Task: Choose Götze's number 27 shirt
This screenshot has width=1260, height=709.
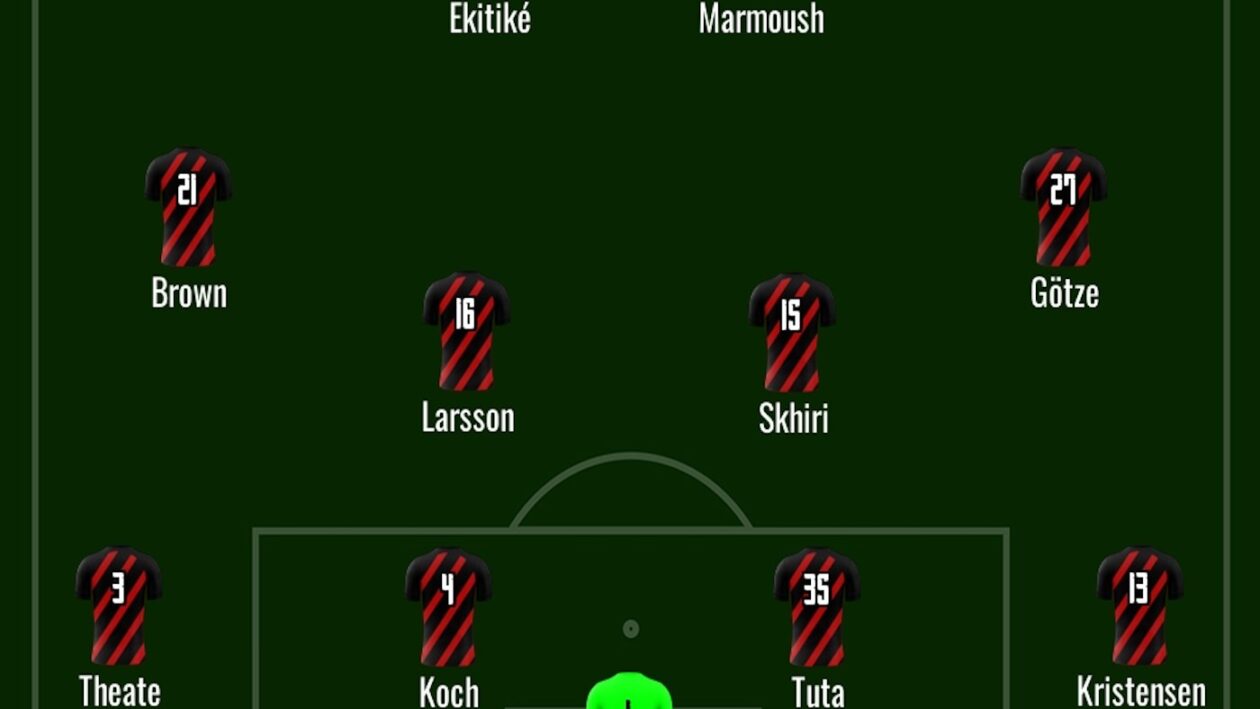Action: click(1063, 207)
